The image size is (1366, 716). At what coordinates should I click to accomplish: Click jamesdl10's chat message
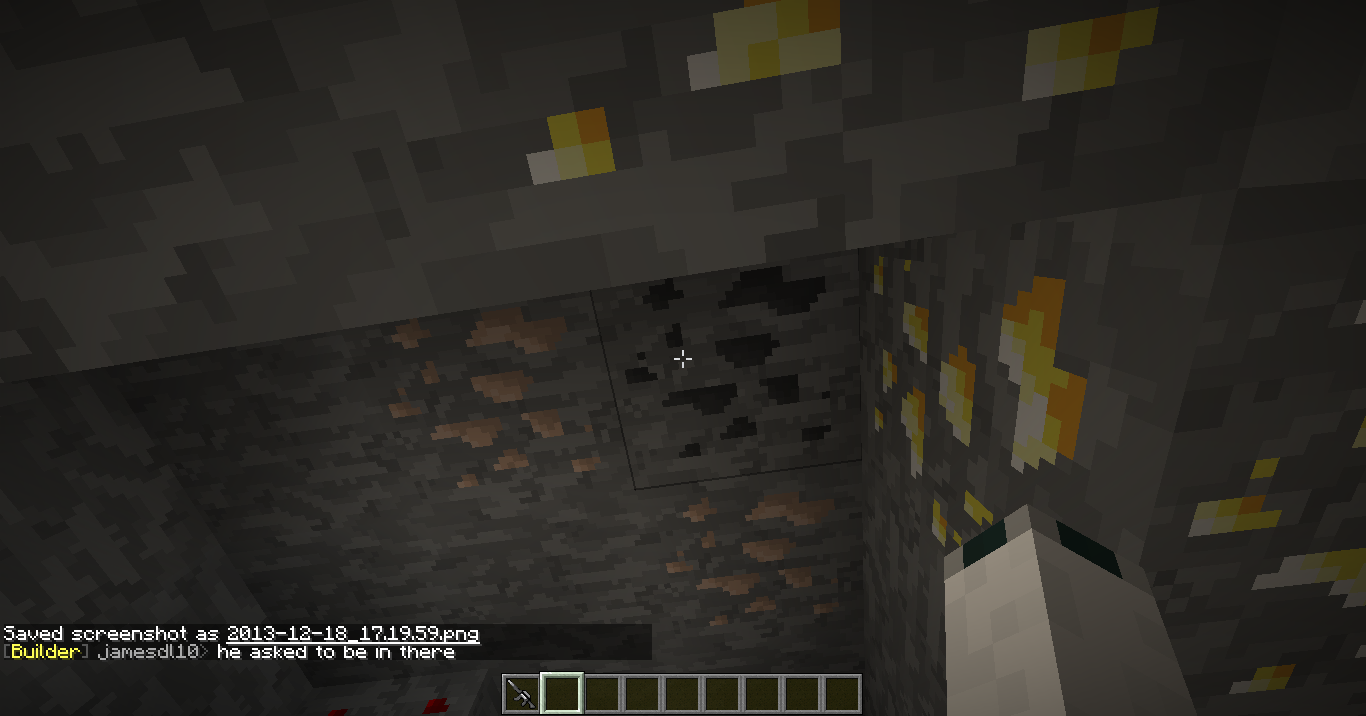click(335, 652)
